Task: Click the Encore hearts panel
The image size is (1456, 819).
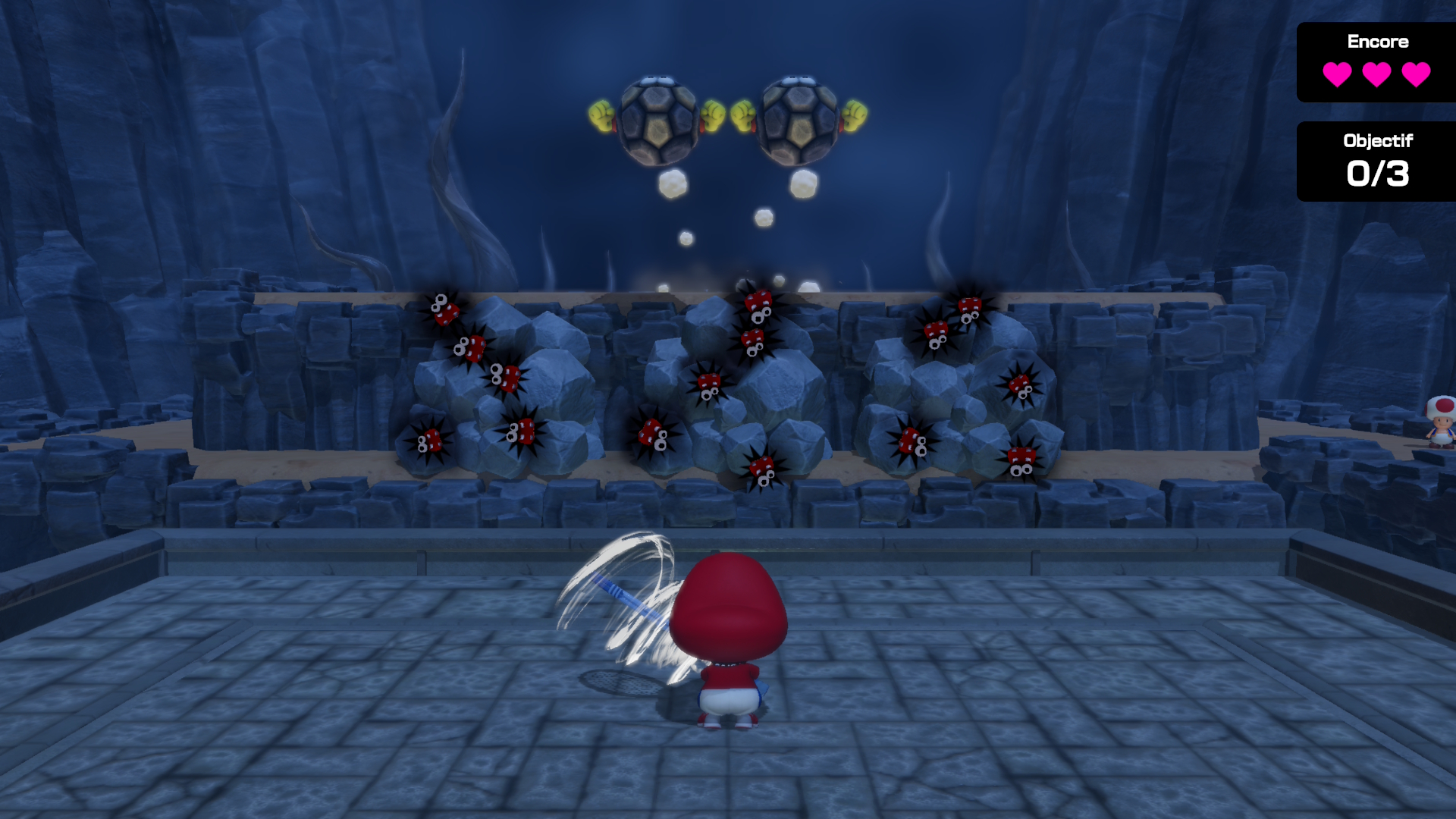Action: [x=1376, y=62]
